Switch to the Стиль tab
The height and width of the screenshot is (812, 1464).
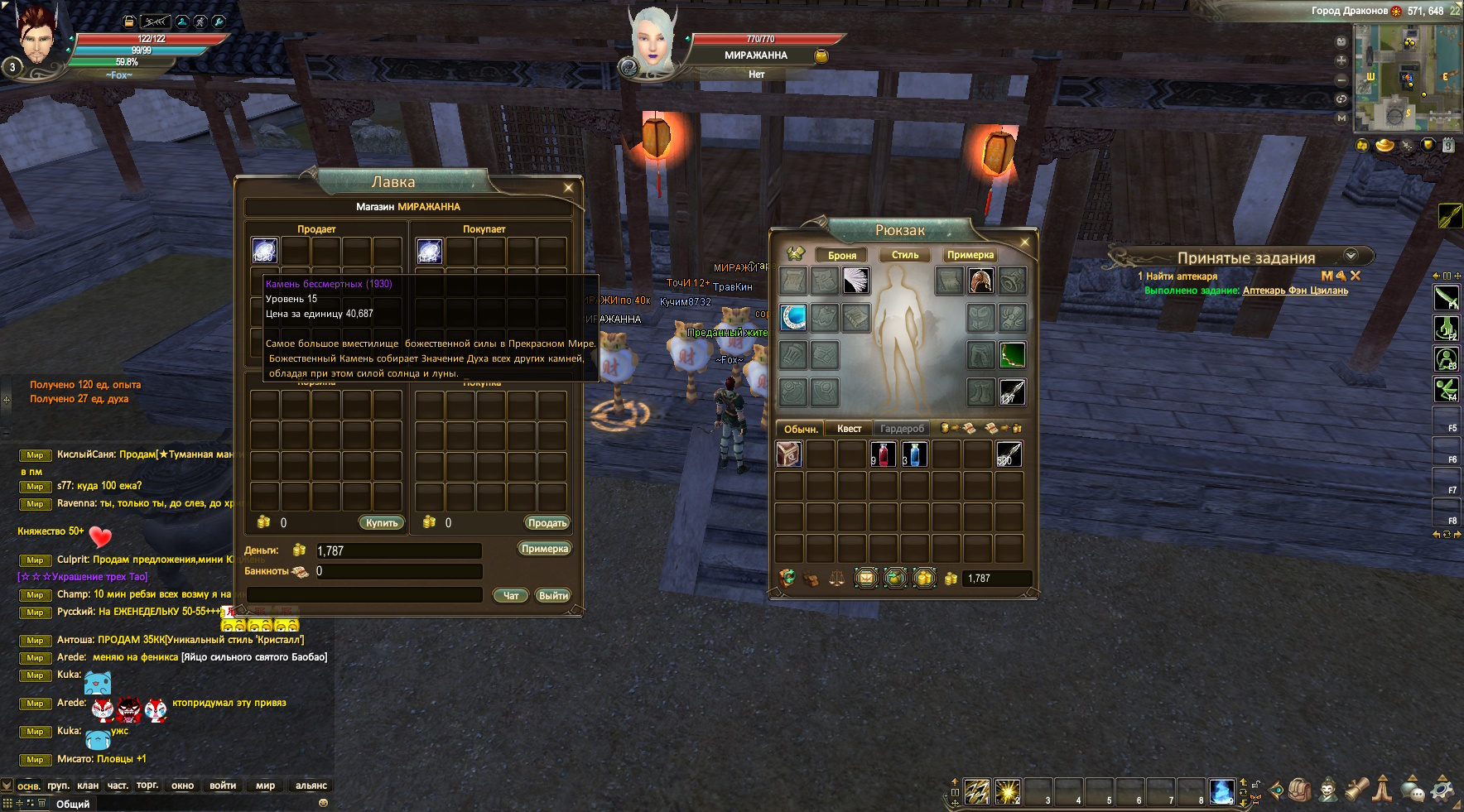pos(905,255)
